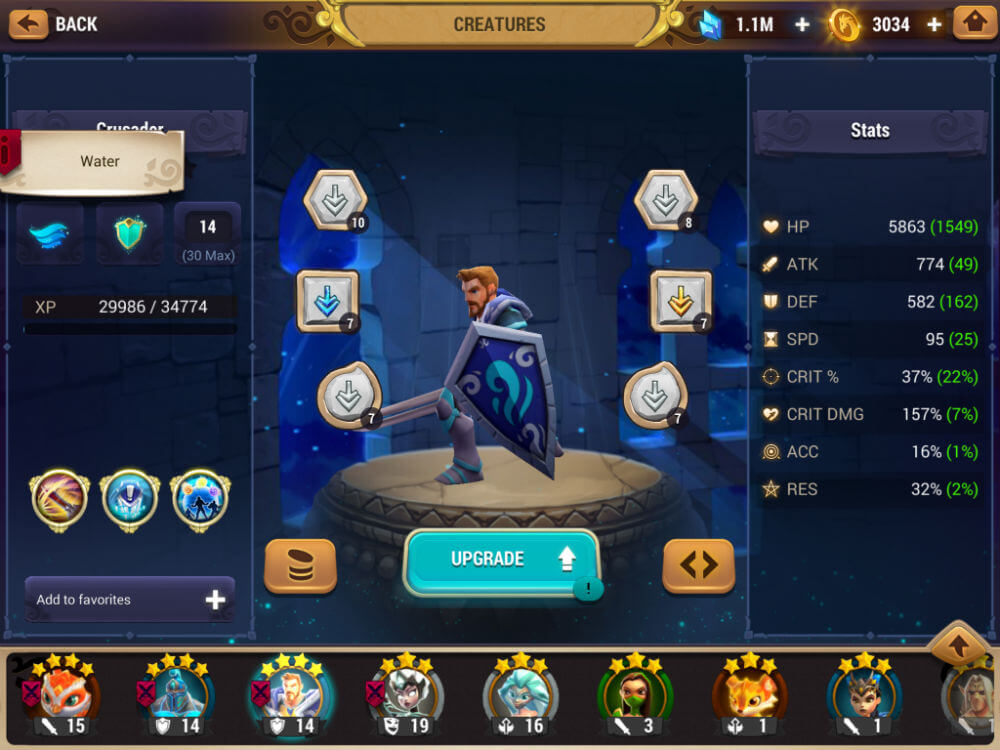The width and height of the screenshot is (1000, 750).
Task: Add Crusader to favorites
Action: 130,600
